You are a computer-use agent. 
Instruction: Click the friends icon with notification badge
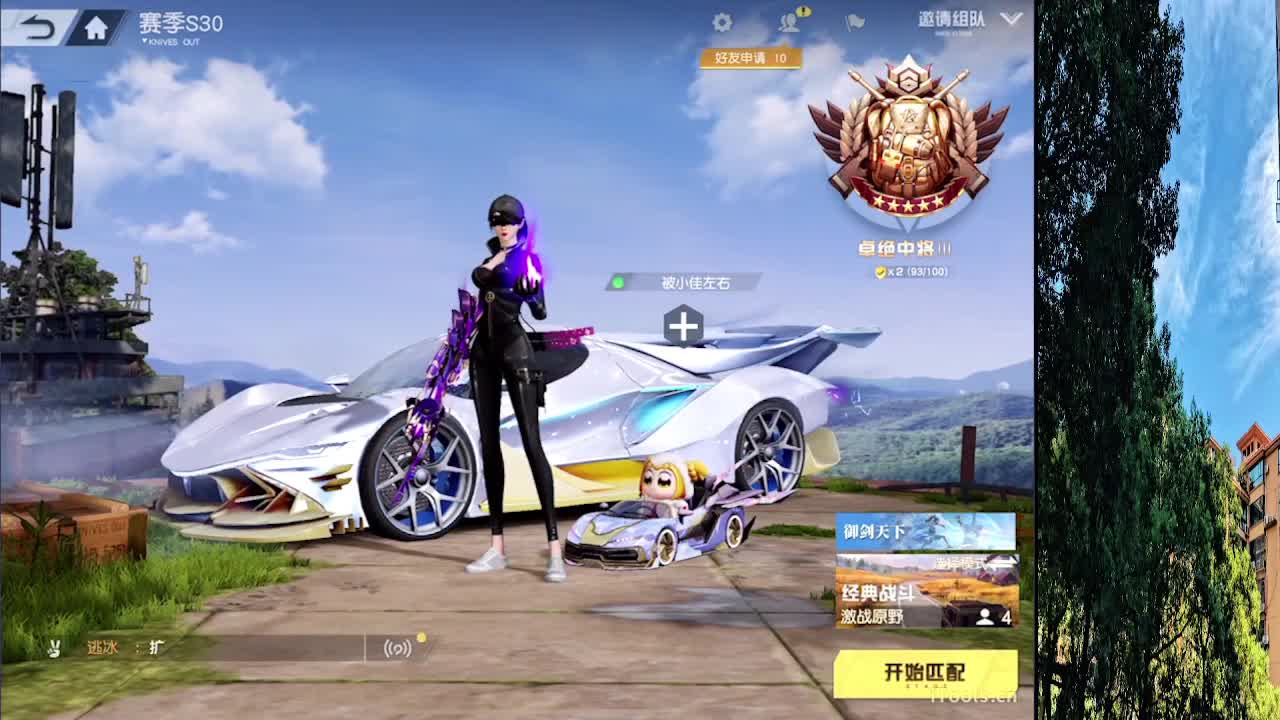tap(789, 22)
